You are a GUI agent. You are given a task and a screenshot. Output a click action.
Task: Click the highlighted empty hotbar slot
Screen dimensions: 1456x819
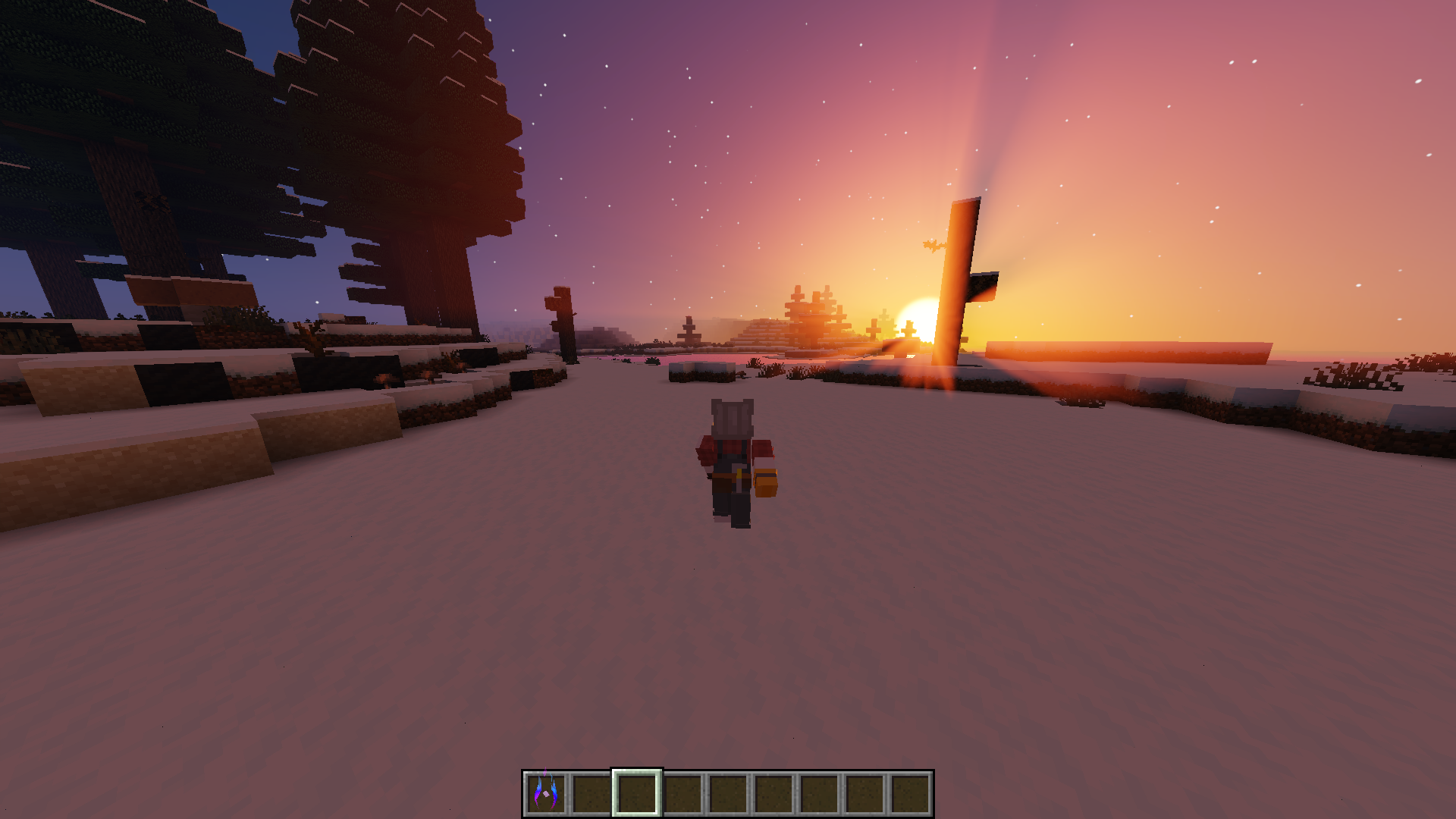coord(637,793)
